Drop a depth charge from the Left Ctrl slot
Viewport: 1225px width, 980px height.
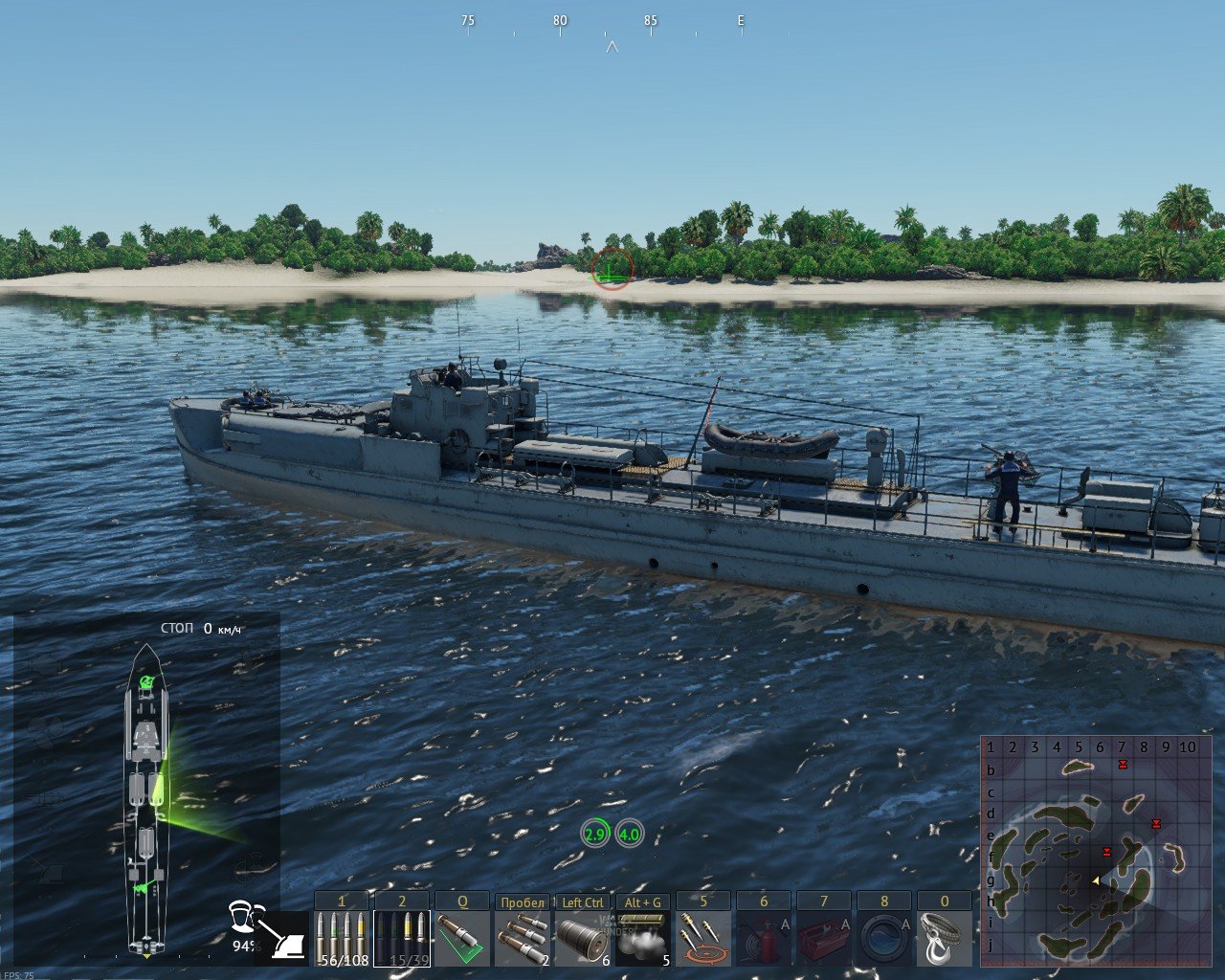583,939
